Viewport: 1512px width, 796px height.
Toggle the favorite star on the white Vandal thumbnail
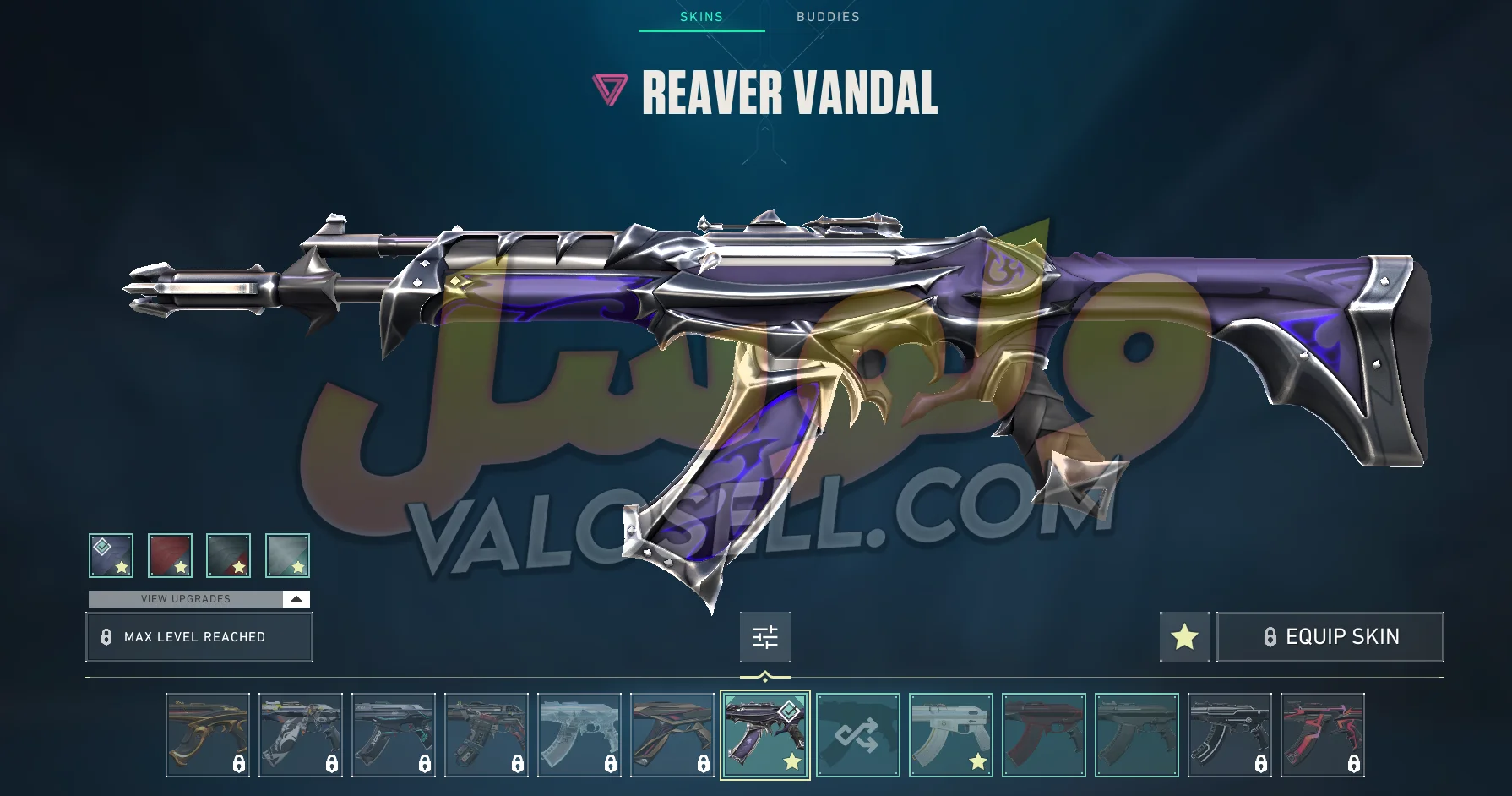click(976, 763)
